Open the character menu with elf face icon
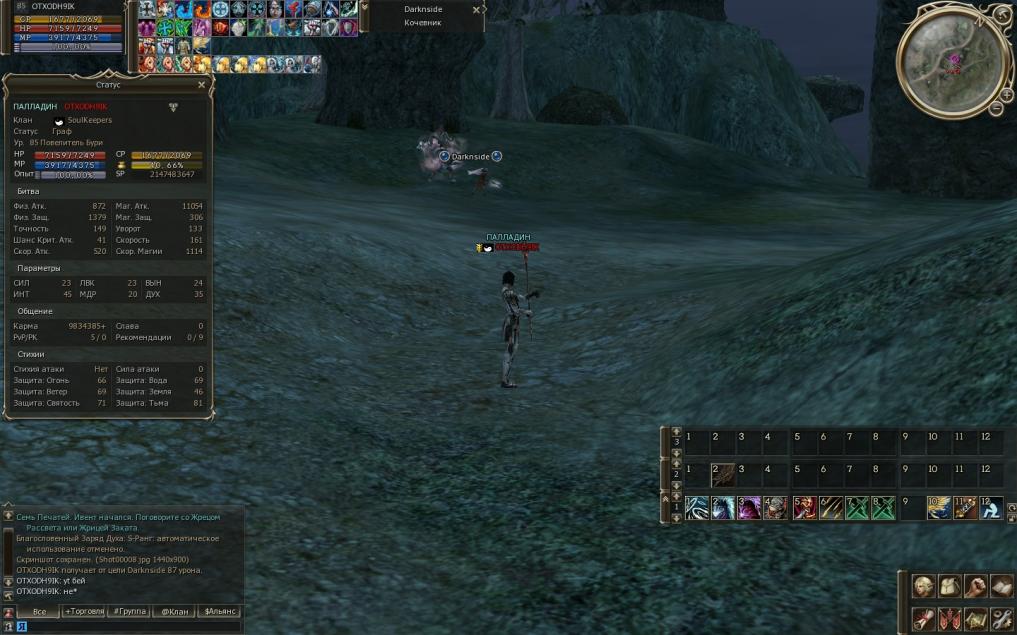 click(924, 586)
